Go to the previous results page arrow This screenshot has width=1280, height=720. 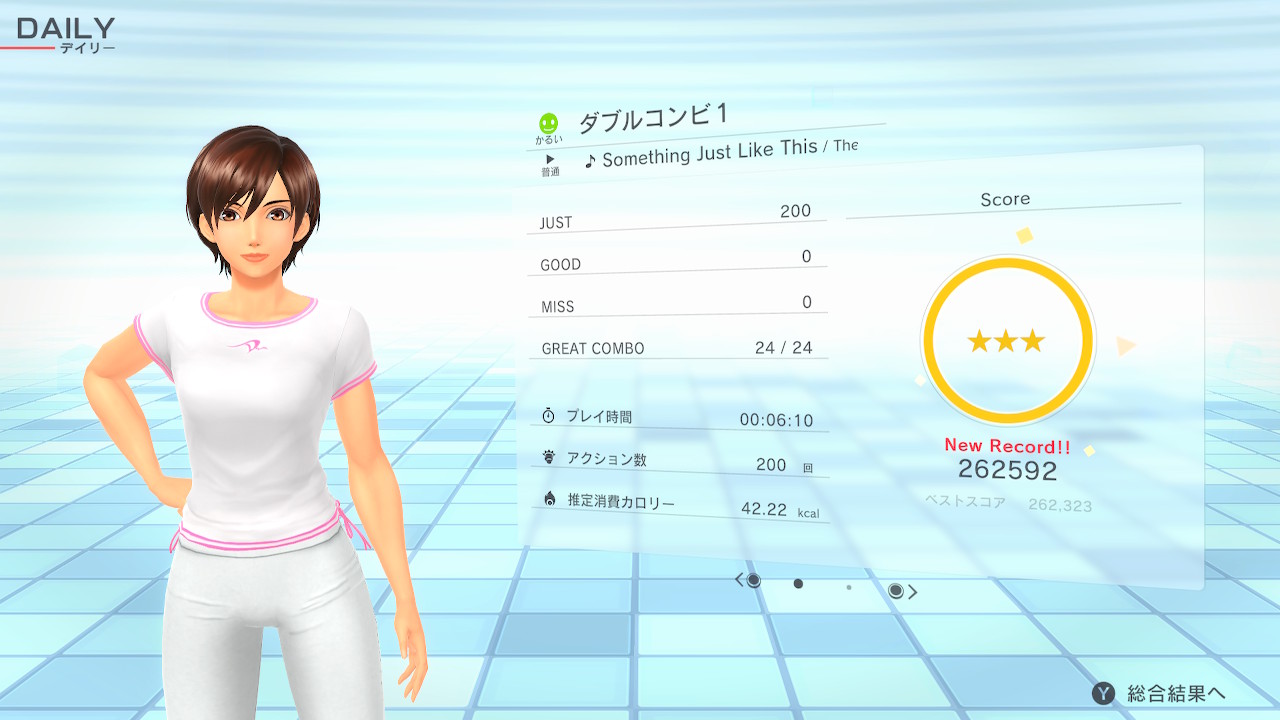[740, 580]
